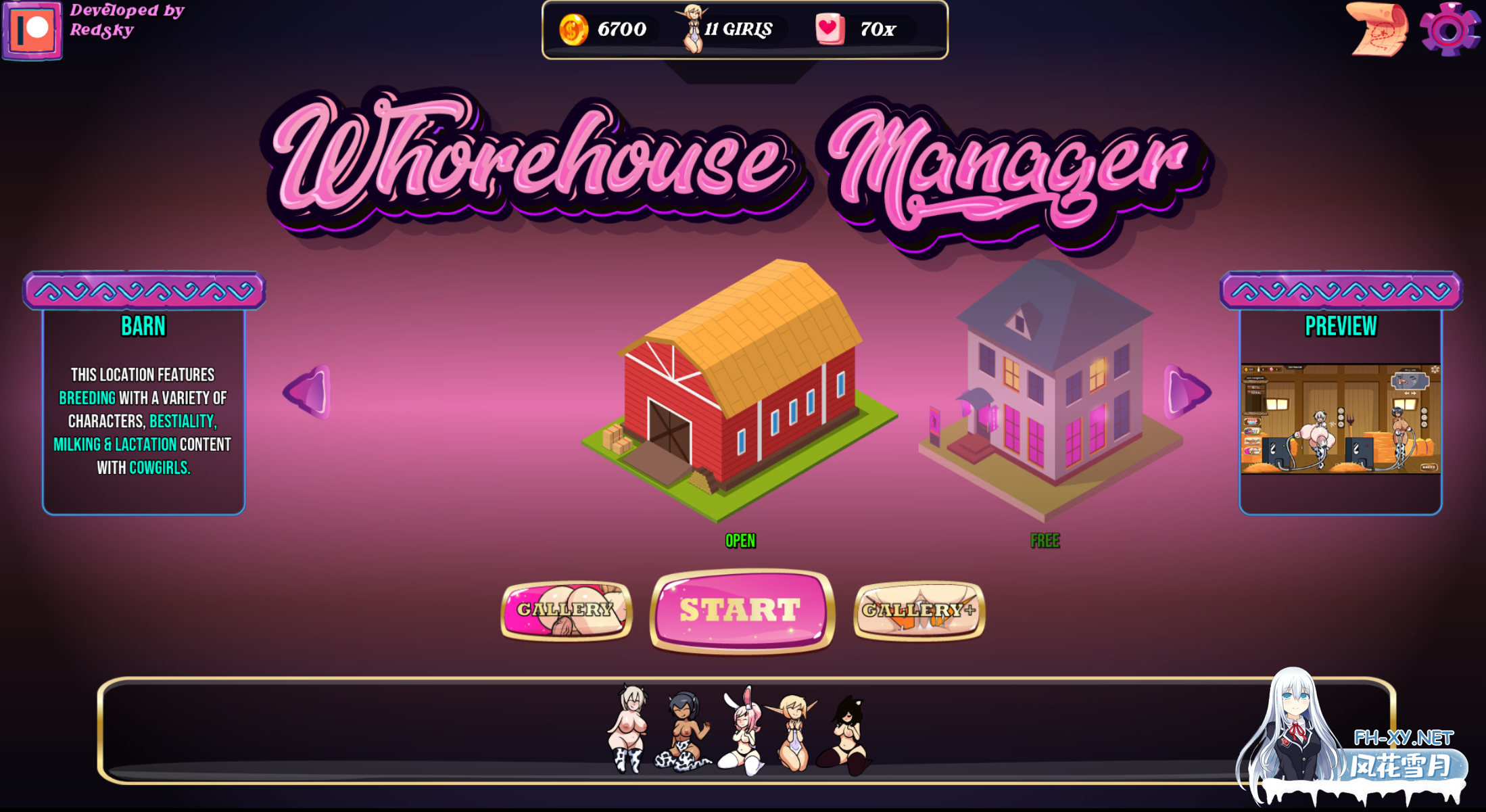Viewport: 1486px width, 812px height.
Task: Click the heart icon beside the 70x counter
Action: tap(830, 28)
